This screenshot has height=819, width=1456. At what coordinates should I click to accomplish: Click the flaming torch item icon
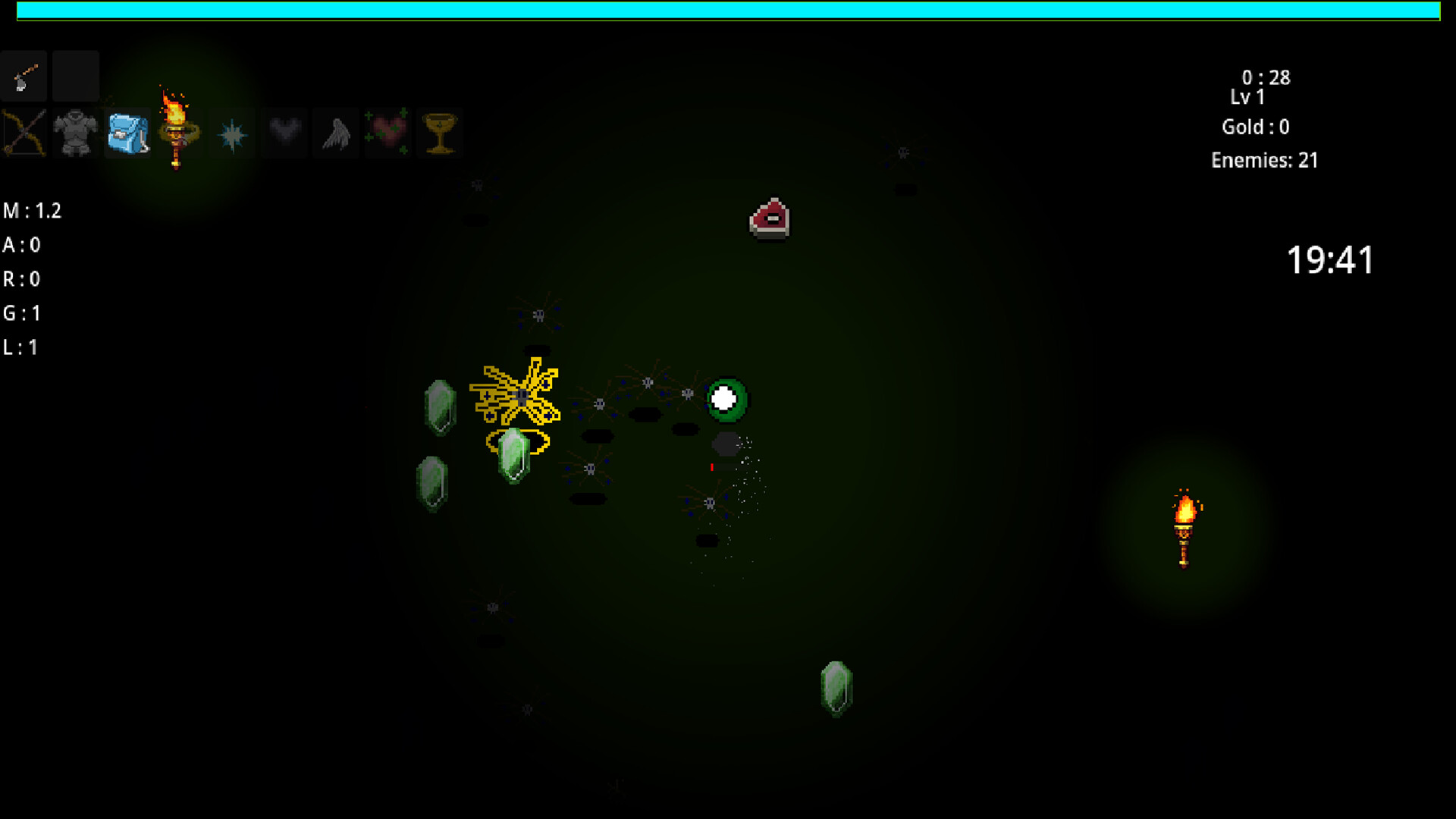(177, 133)
